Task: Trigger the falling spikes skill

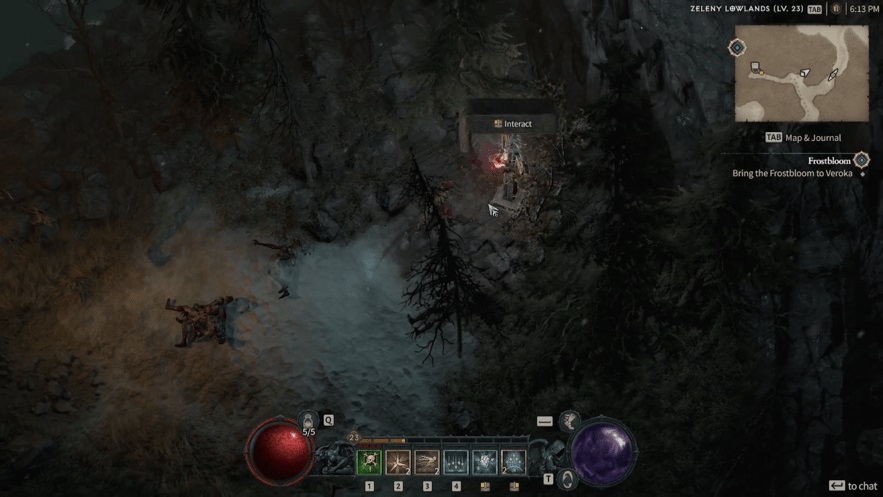Action: [x=456, y=462]
